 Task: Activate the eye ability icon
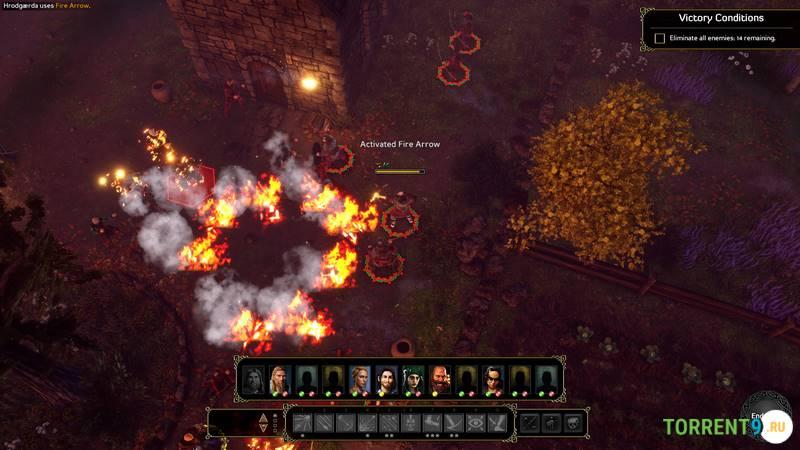coord(476,423)
